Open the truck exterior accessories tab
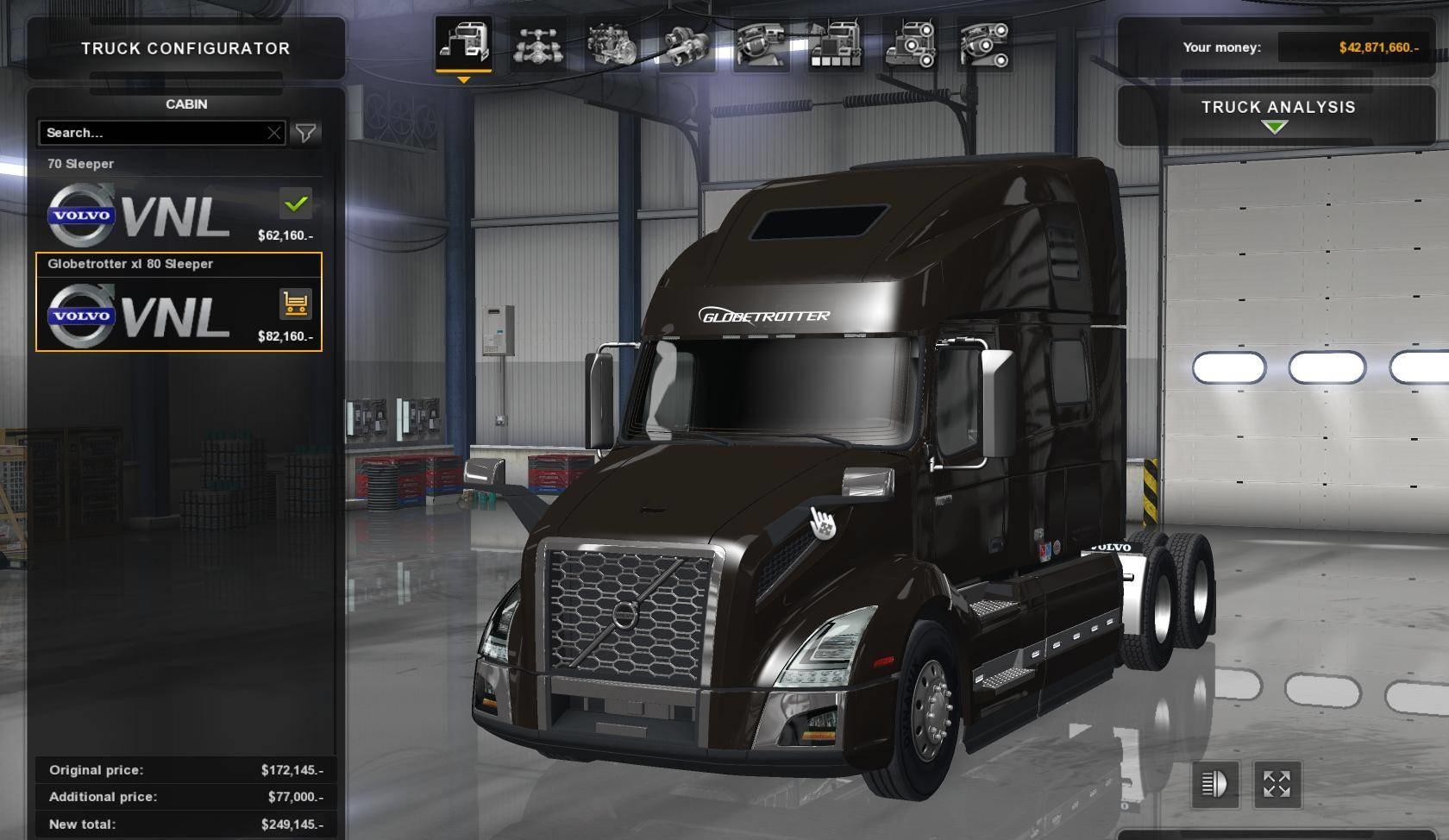The height and width of the screenshot is (840, 1449). coord(911,45)
